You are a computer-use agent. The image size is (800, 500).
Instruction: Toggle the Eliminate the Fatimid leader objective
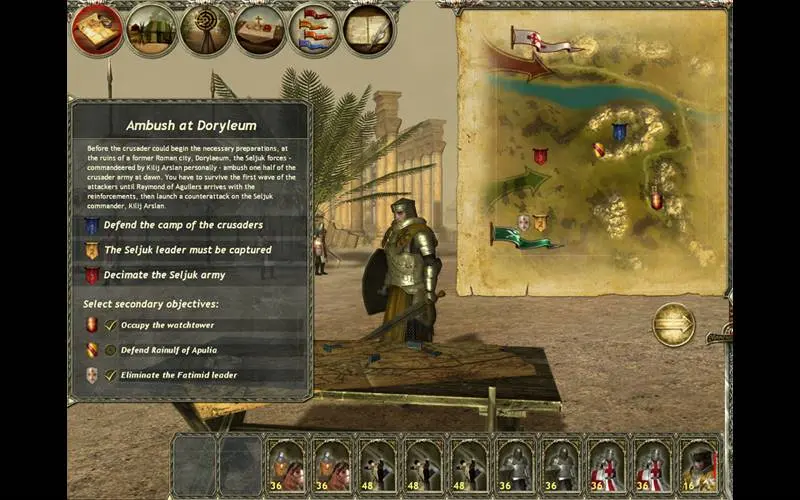pos(111,375)
